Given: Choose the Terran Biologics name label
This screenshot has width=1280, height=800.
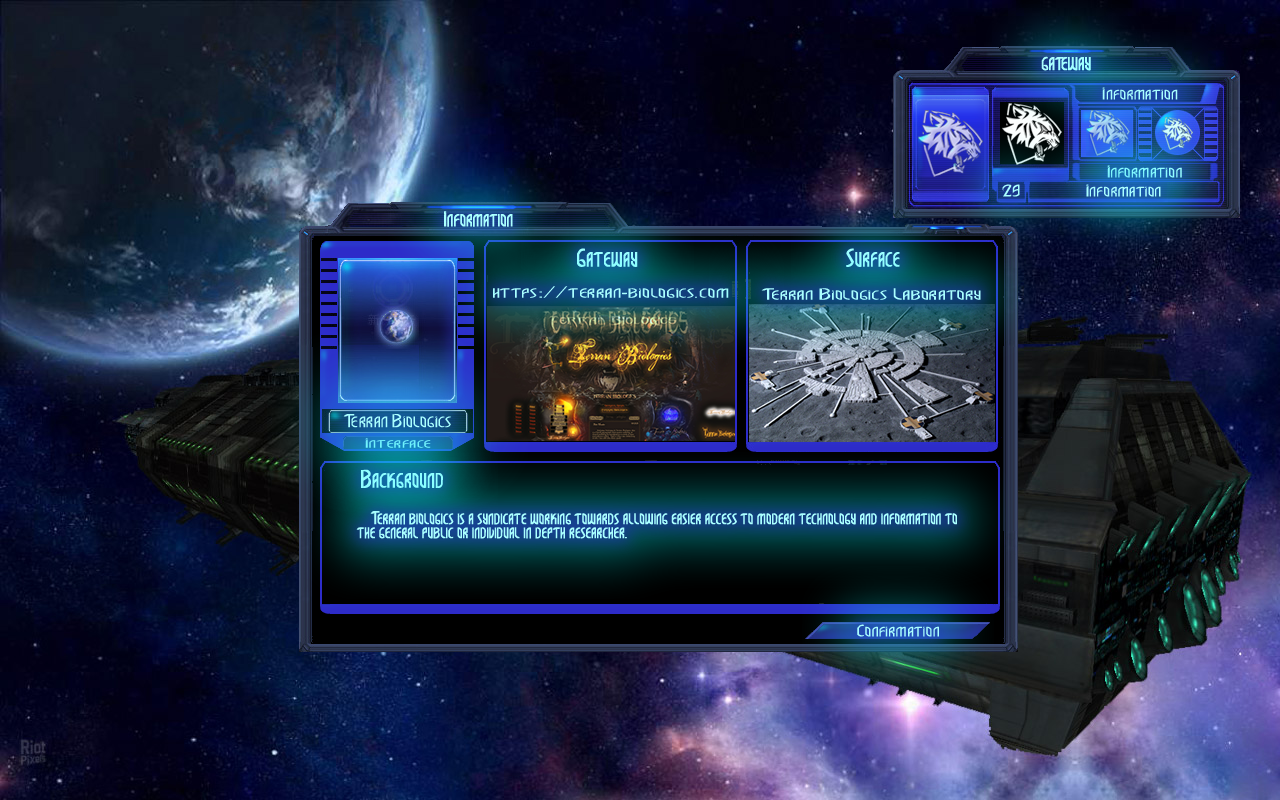Looking at the screenshot, I should coord(397,421).
